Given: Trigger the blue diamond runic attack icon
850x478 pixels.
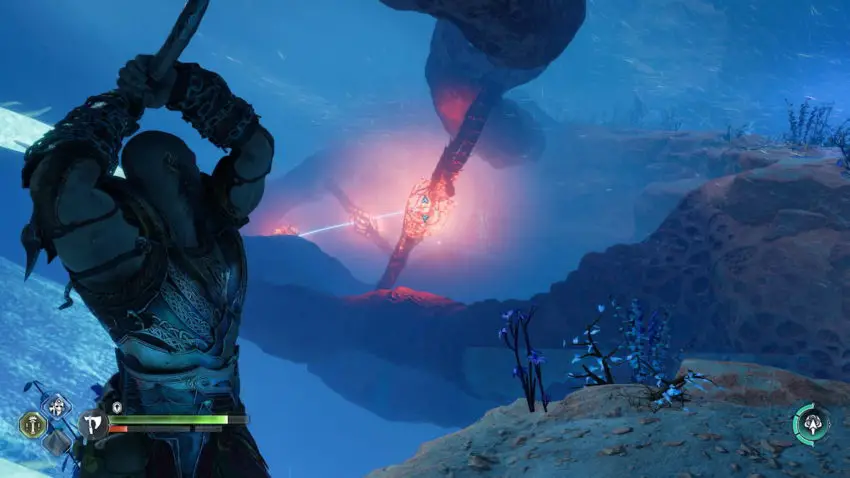Looking at the screenshot, I should click(55, 406).
